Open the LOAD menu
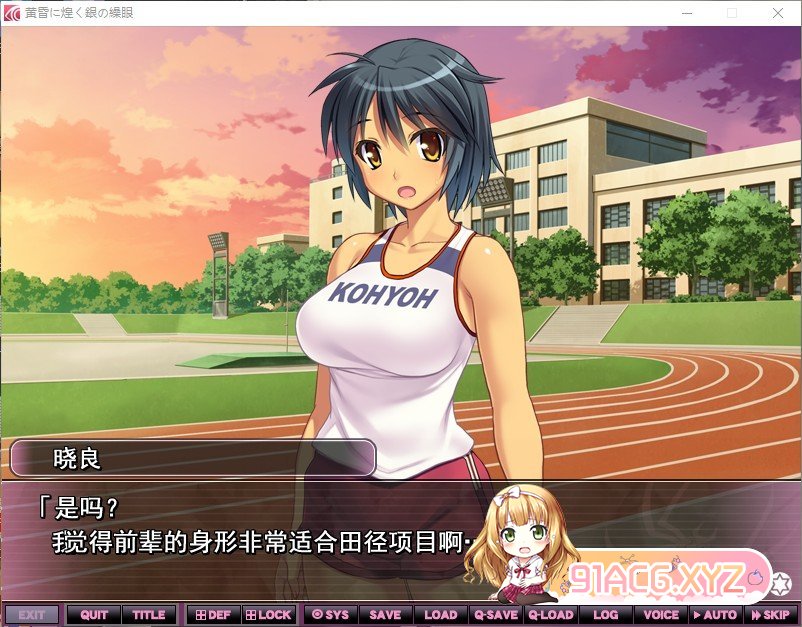The height and width of the screenshot is (627, 802). 440,615
